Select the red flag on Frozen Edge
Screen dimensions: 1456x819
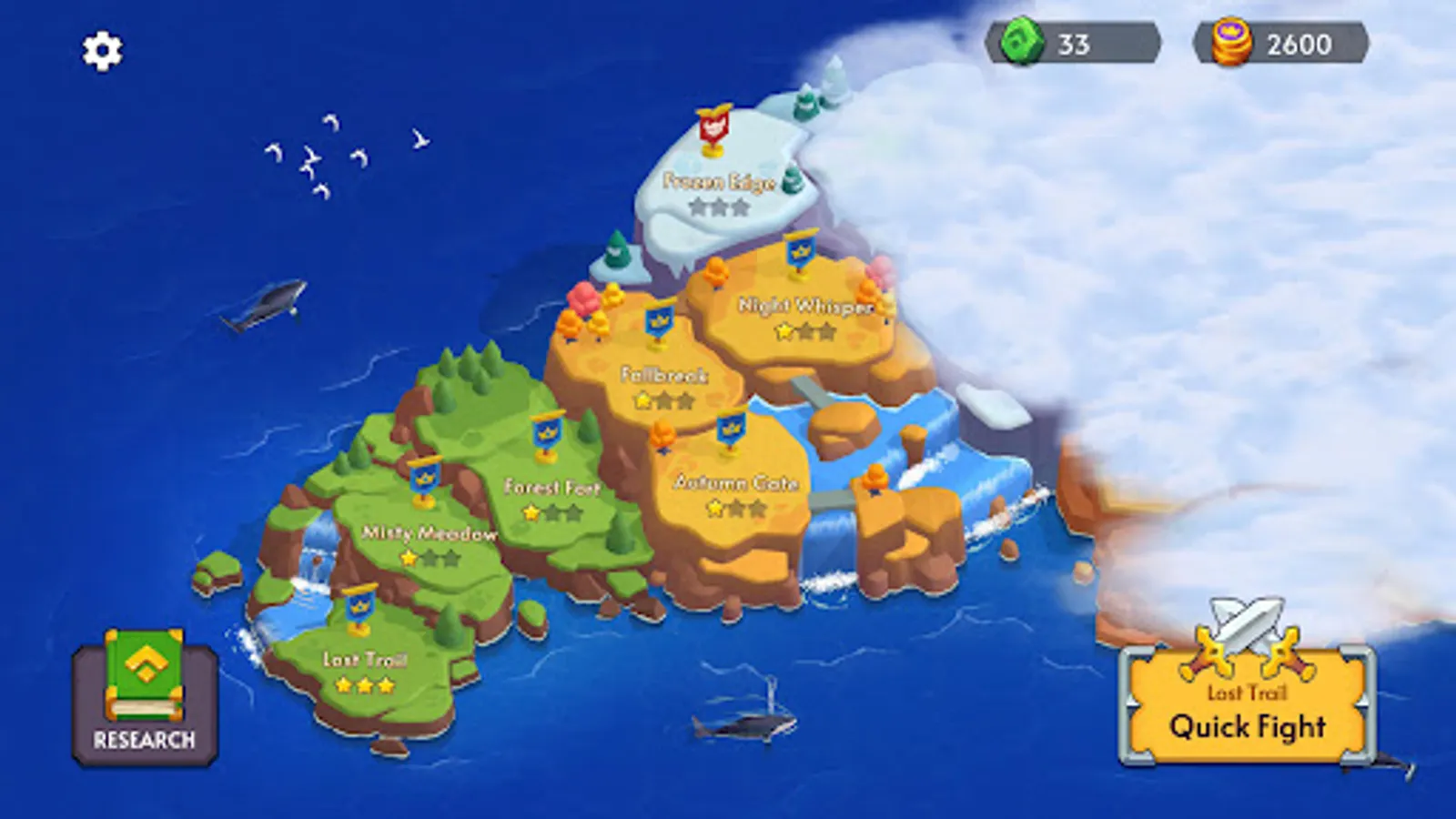tap(713, 127)
